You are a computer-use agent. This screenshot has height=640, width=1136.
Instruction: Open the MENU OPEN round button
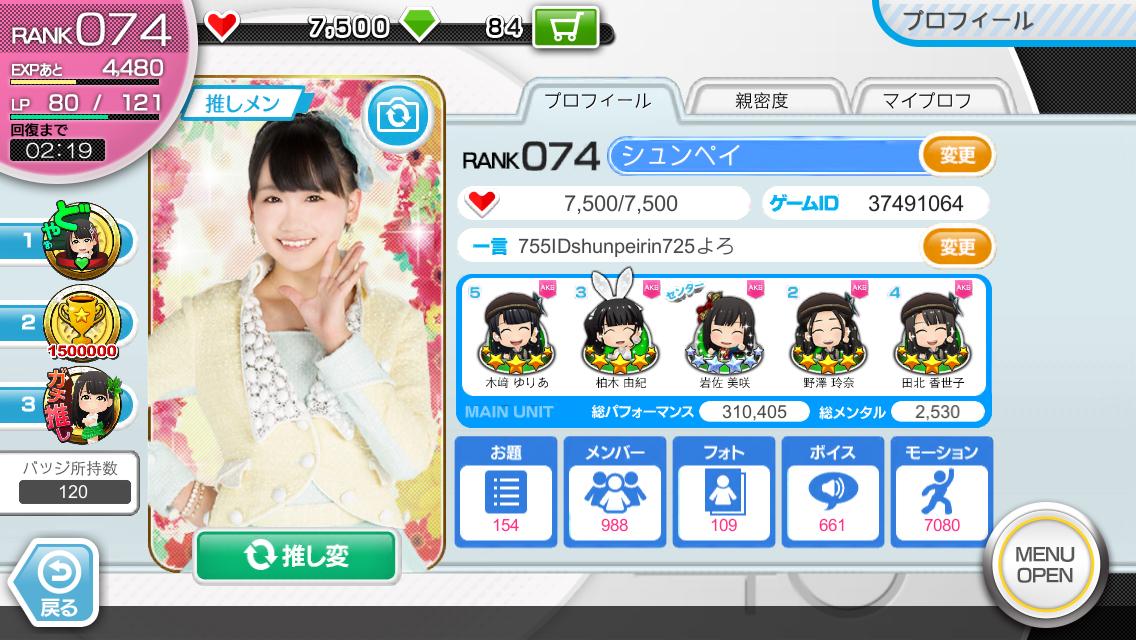click(x=1044, y=565)
